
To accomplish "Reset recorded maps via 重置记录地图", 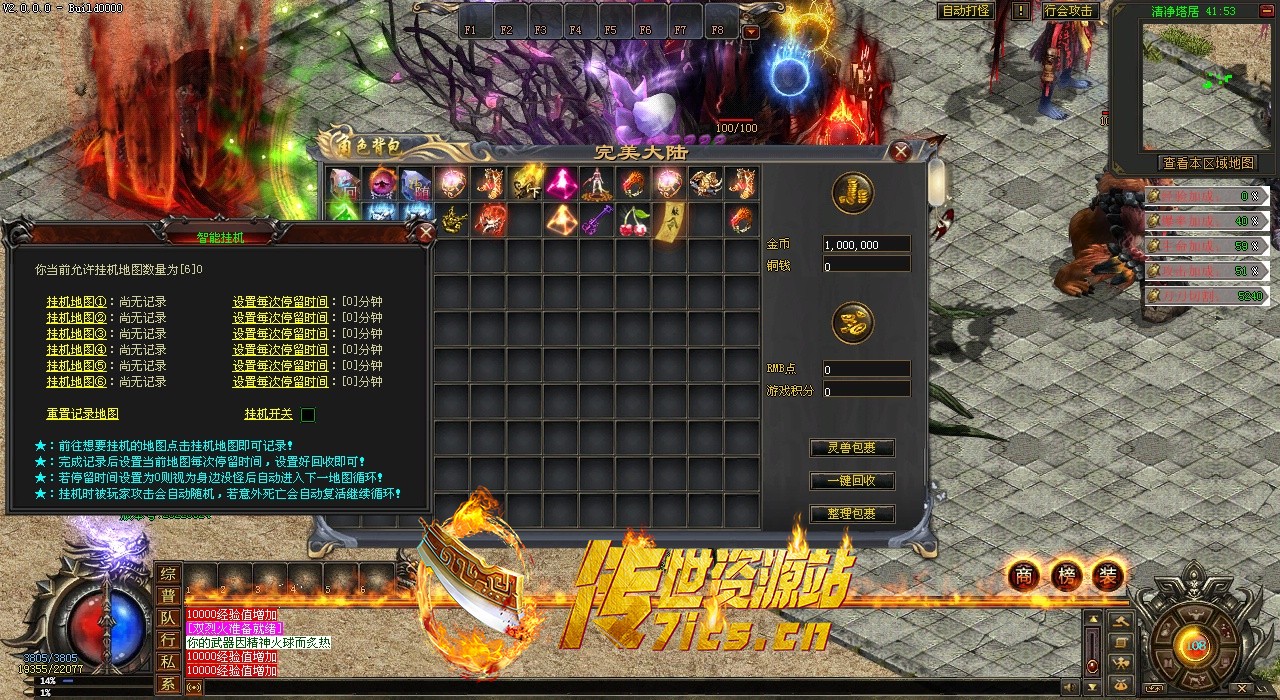I will click(82, 414).
